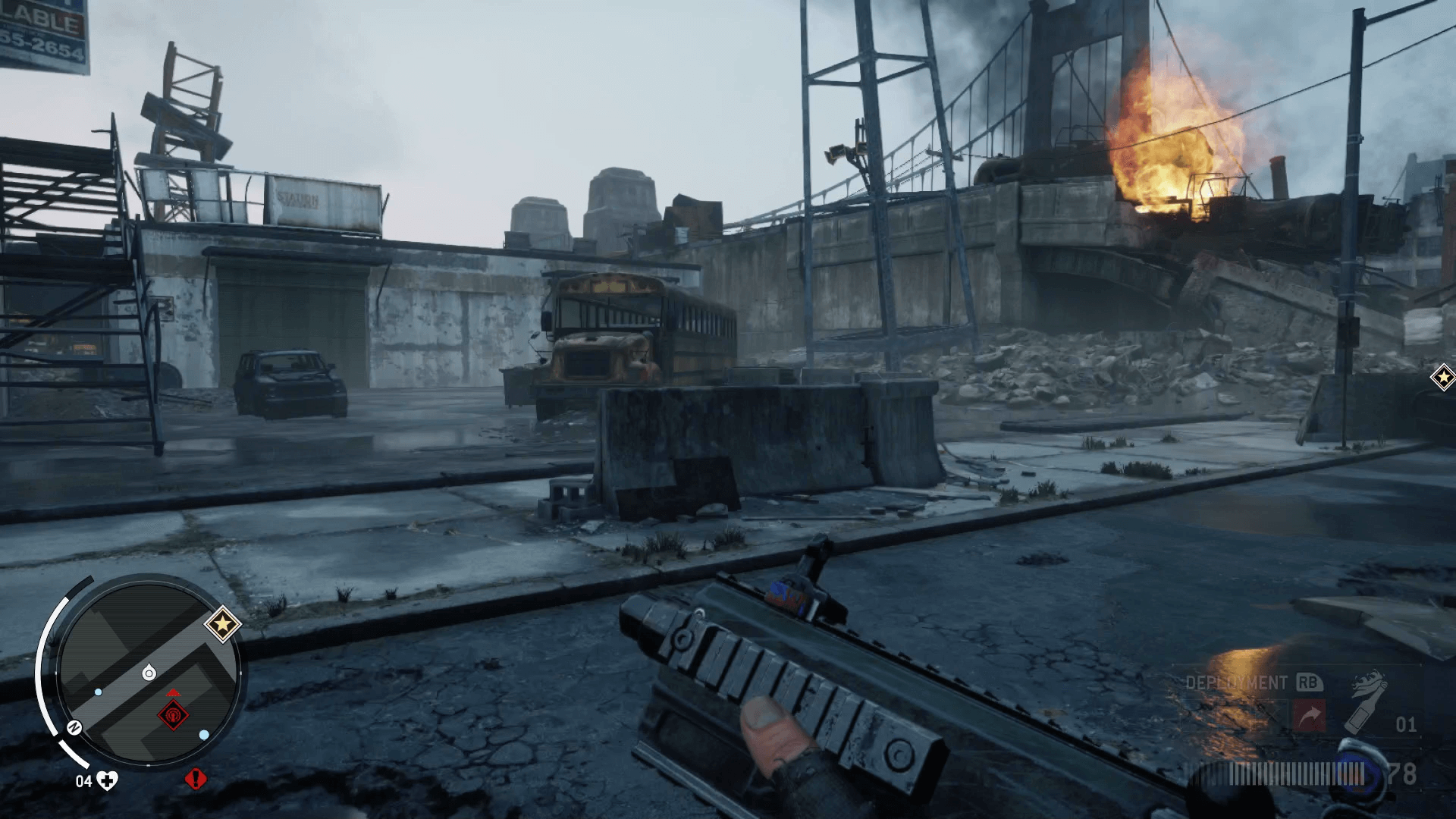Viewport: 1456px width, 819px height.
Task: Click the heart-shaped health icon beside 04
Action: pyautogui.click(x=106, y=780)
